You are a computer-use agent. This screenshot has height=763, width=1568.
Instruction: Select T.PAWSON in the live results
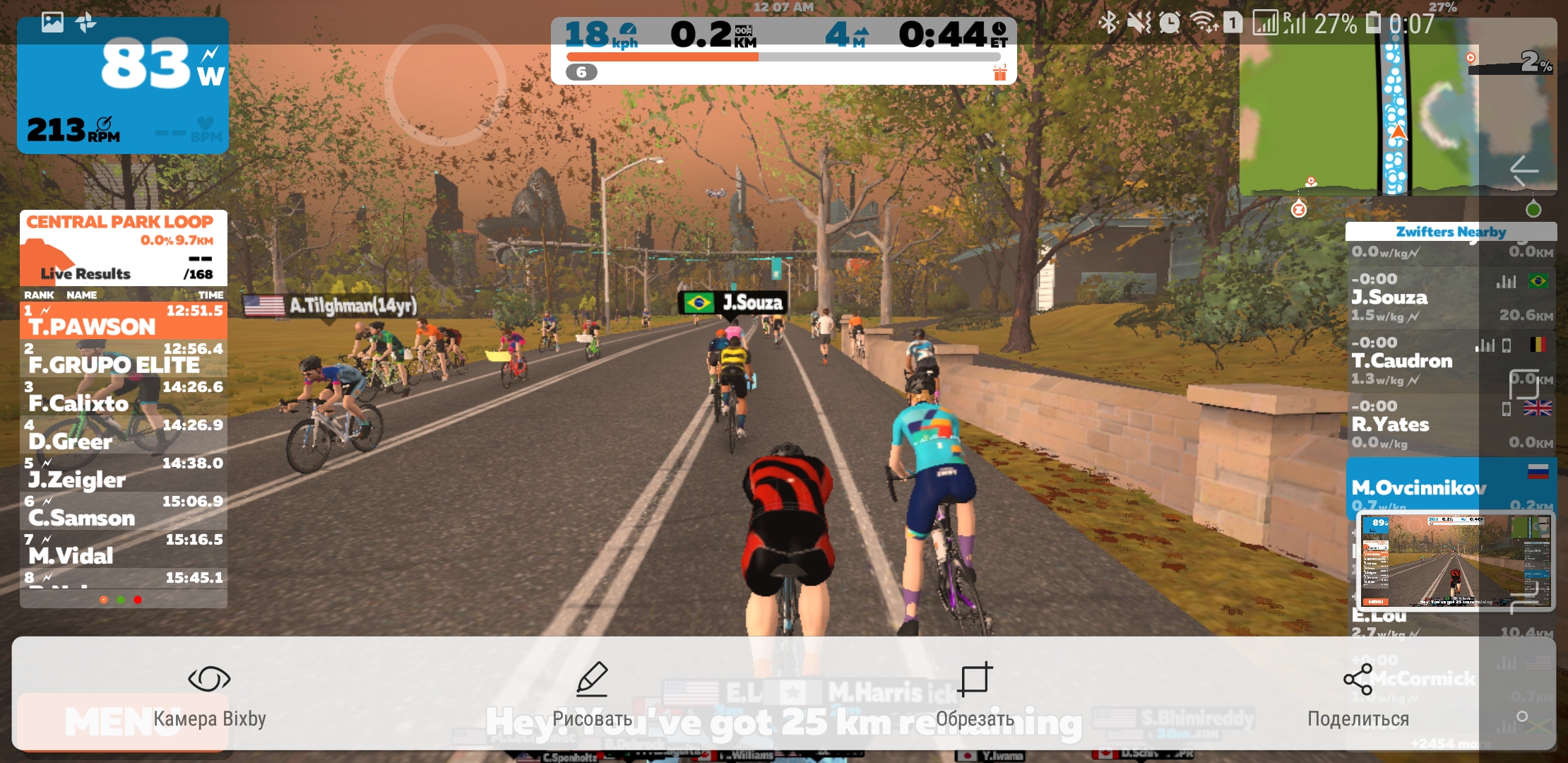(124, 320)
